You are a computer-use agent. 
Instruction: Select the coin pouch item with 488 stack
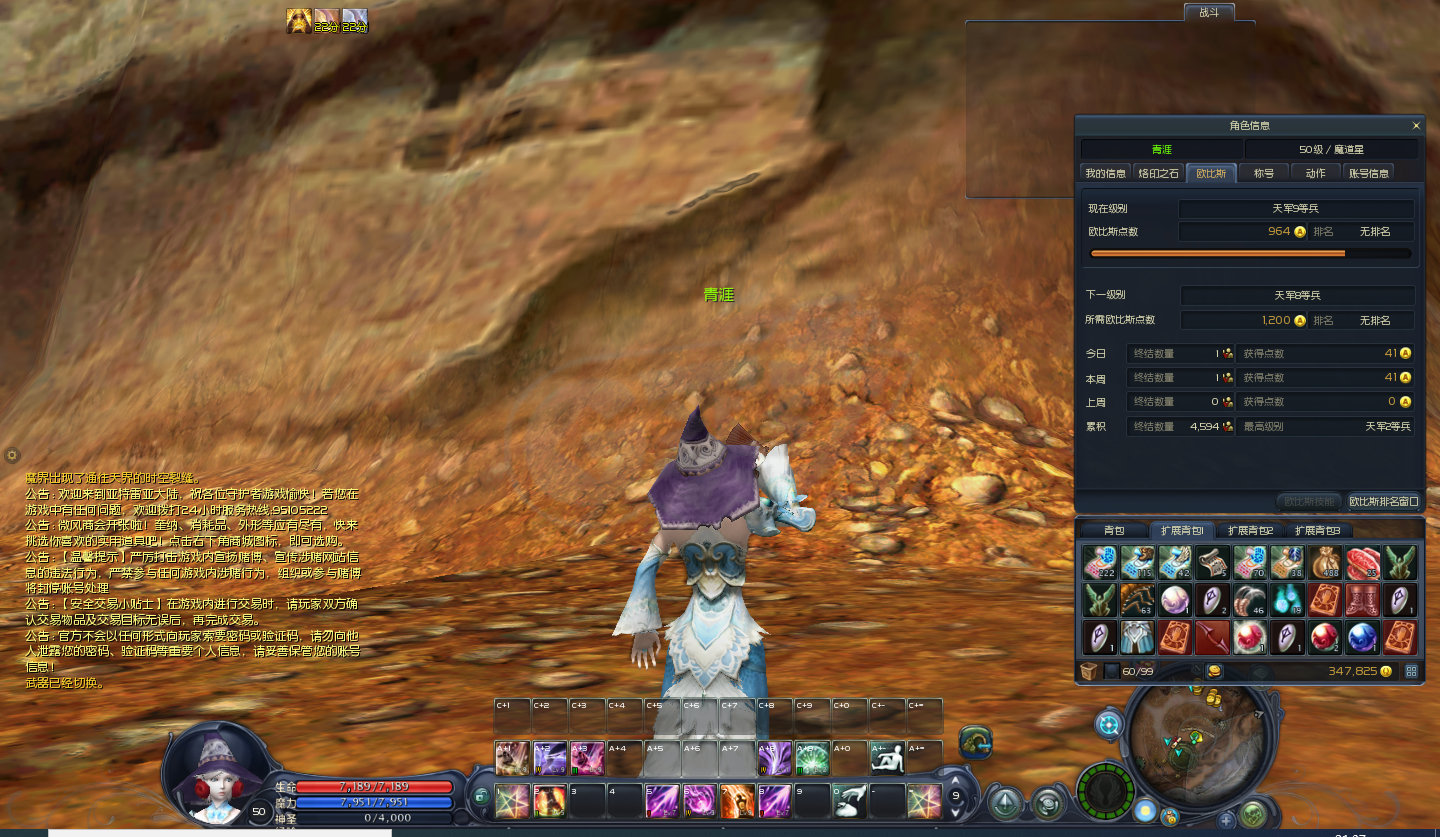pyautogui.click(x=1325, y=564)
